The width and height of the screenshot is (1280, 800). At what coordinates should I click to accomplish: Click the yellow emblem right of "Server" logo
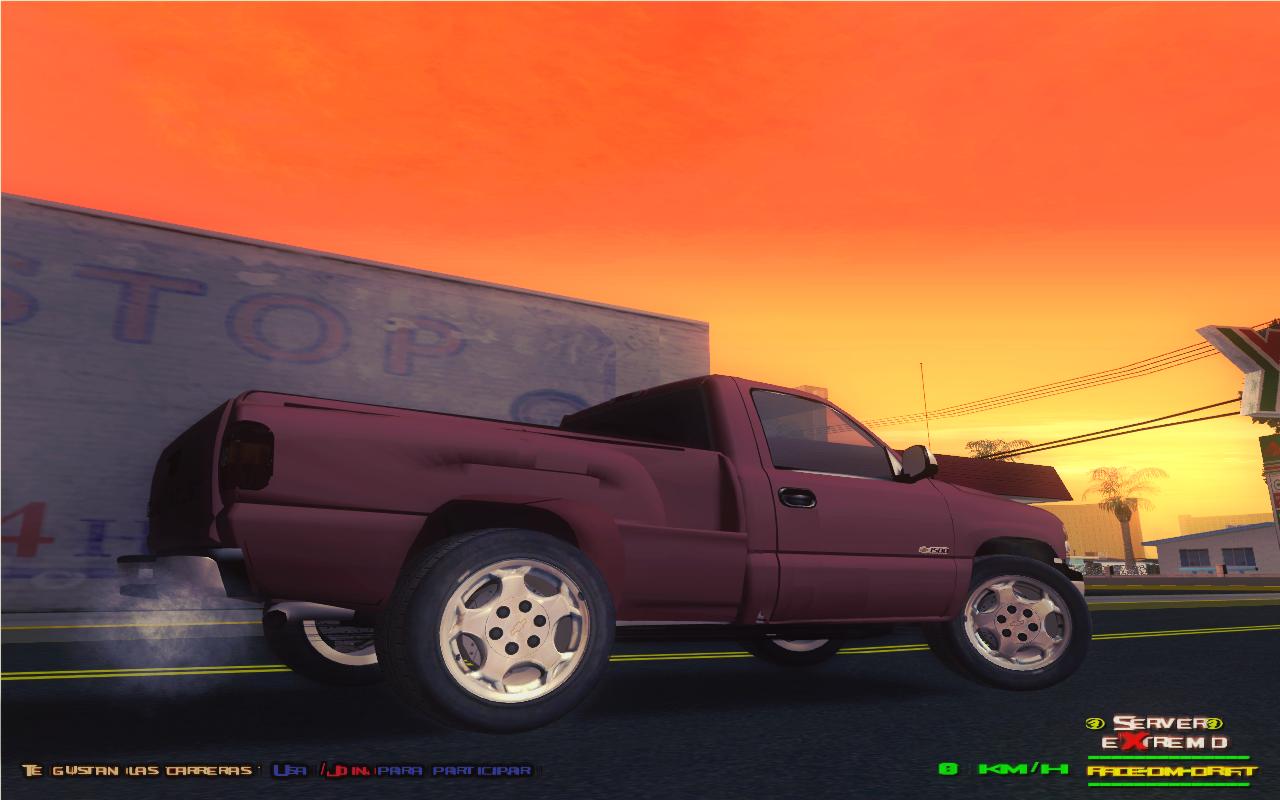[1213, 723]
